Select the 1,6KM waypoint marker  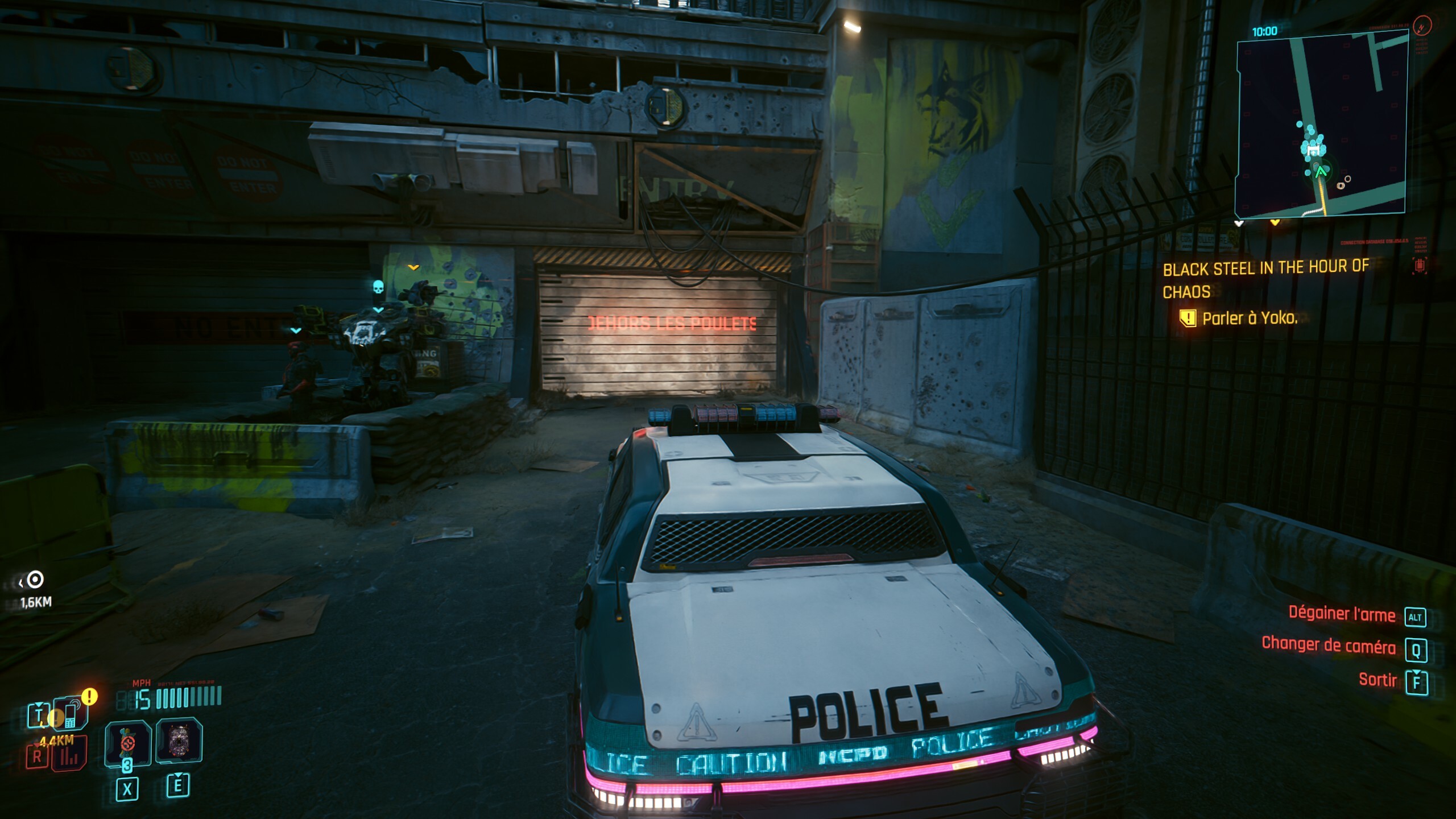35,580
